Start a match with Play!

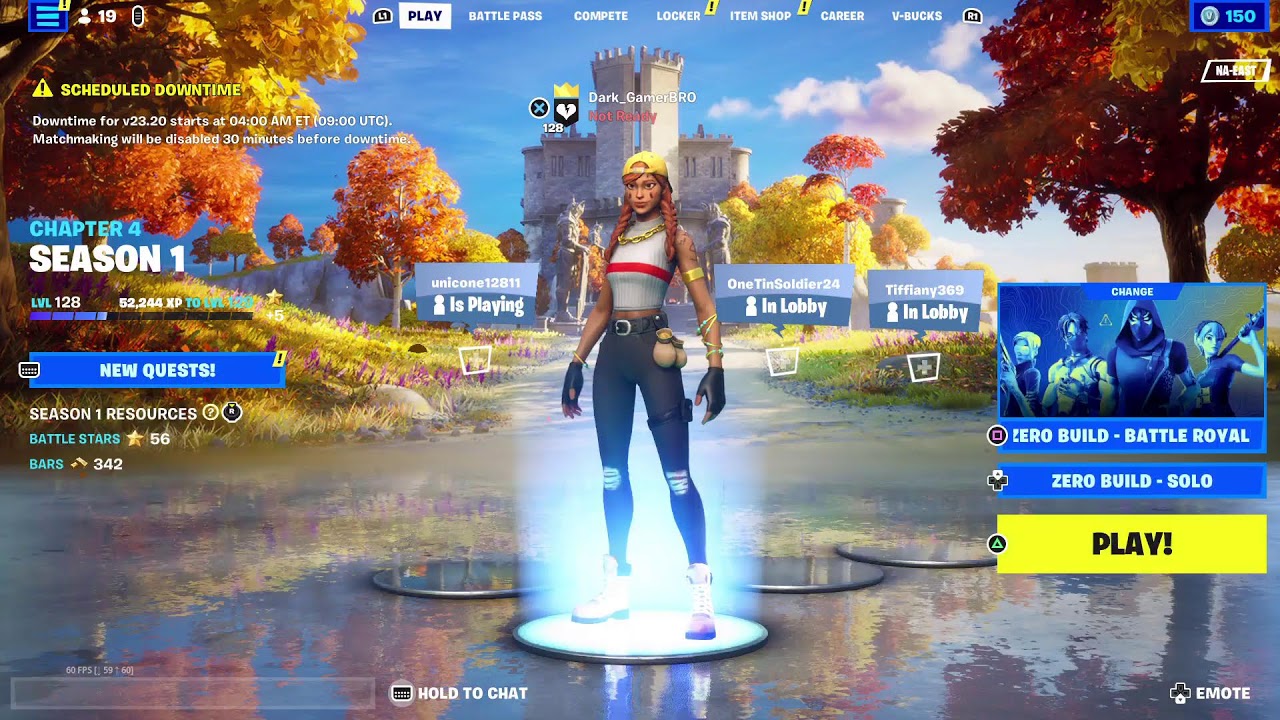pos(1132,544)
